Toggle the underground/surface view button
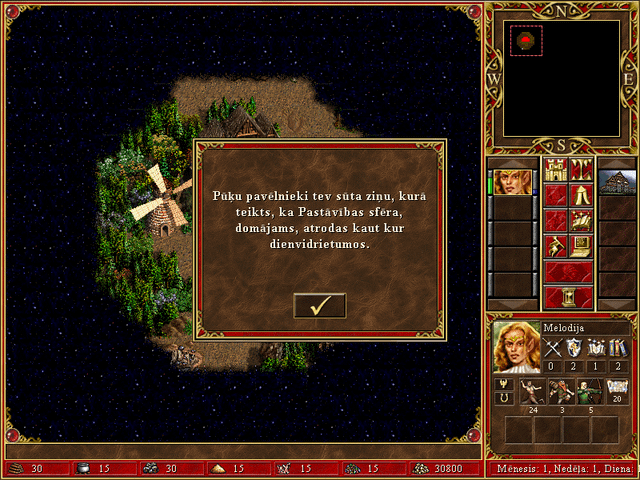This screenshot has height=480, width=640. (581, 169)
